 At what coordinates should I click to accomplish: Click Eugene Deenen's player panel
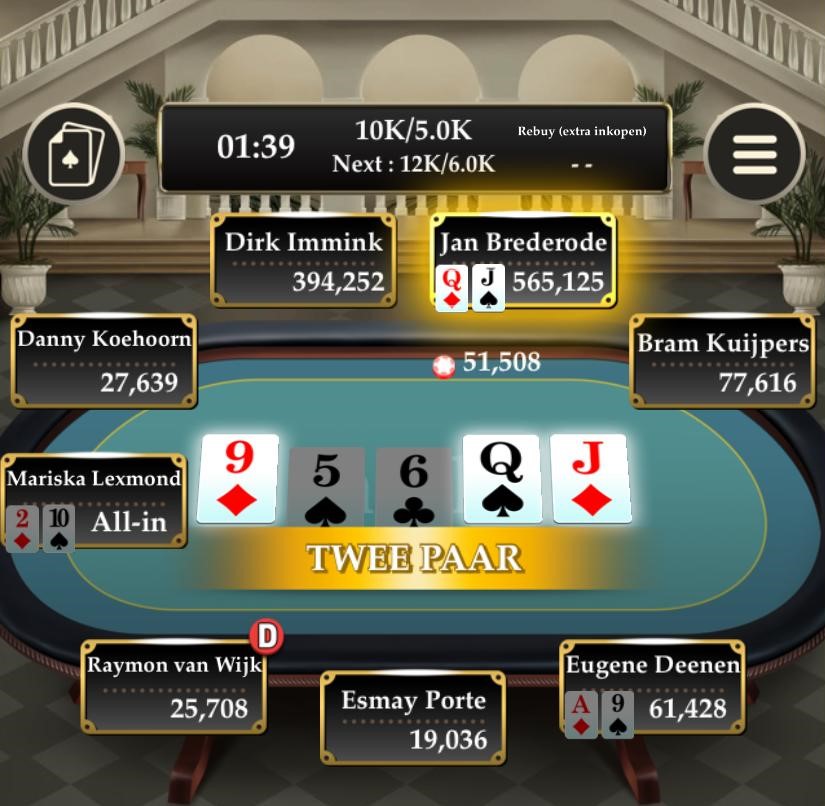click(652, 686)
